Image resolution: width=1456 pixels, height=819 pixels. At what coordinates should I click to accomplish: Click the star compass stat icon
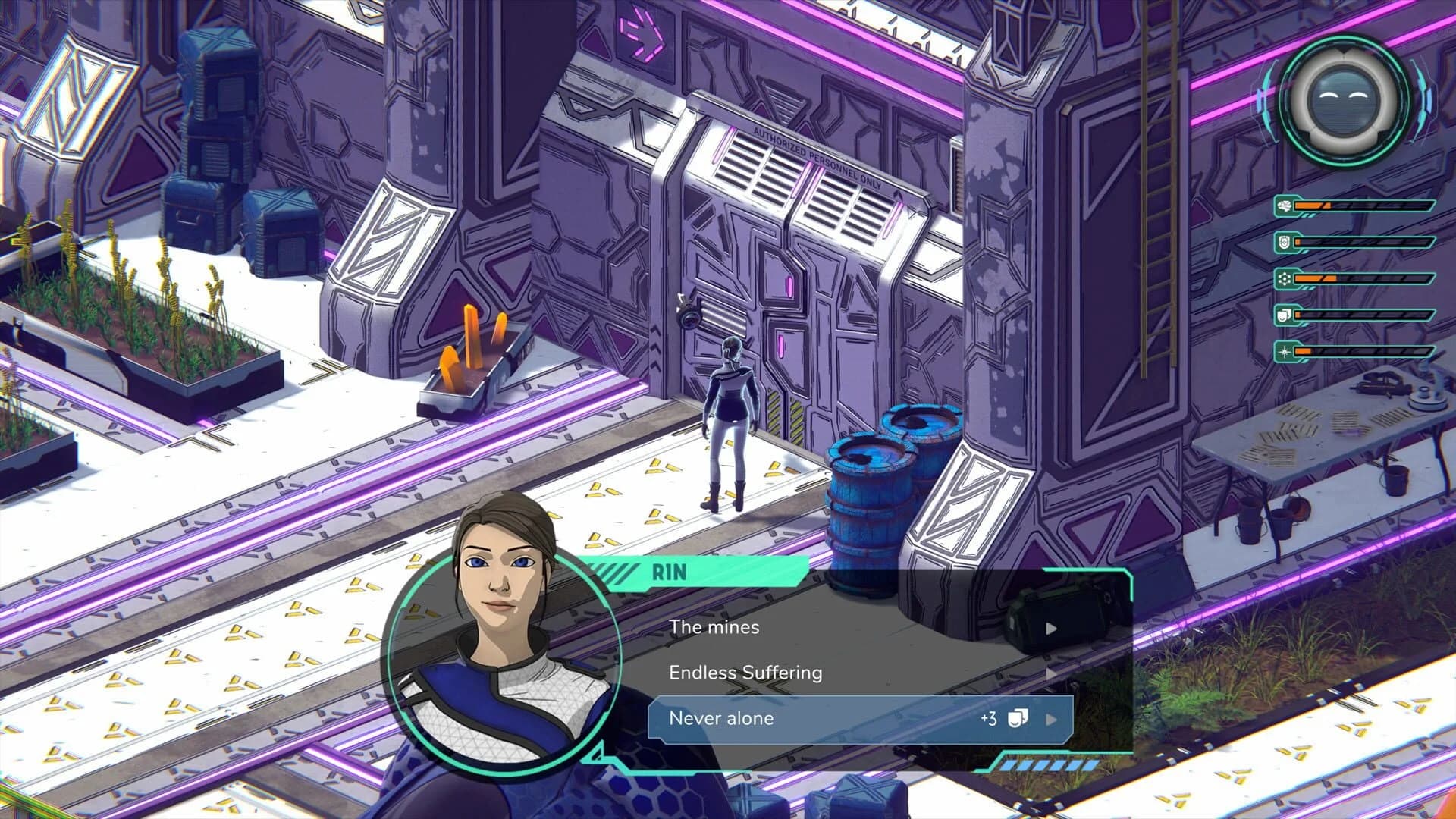click(x=1283, y=353)
